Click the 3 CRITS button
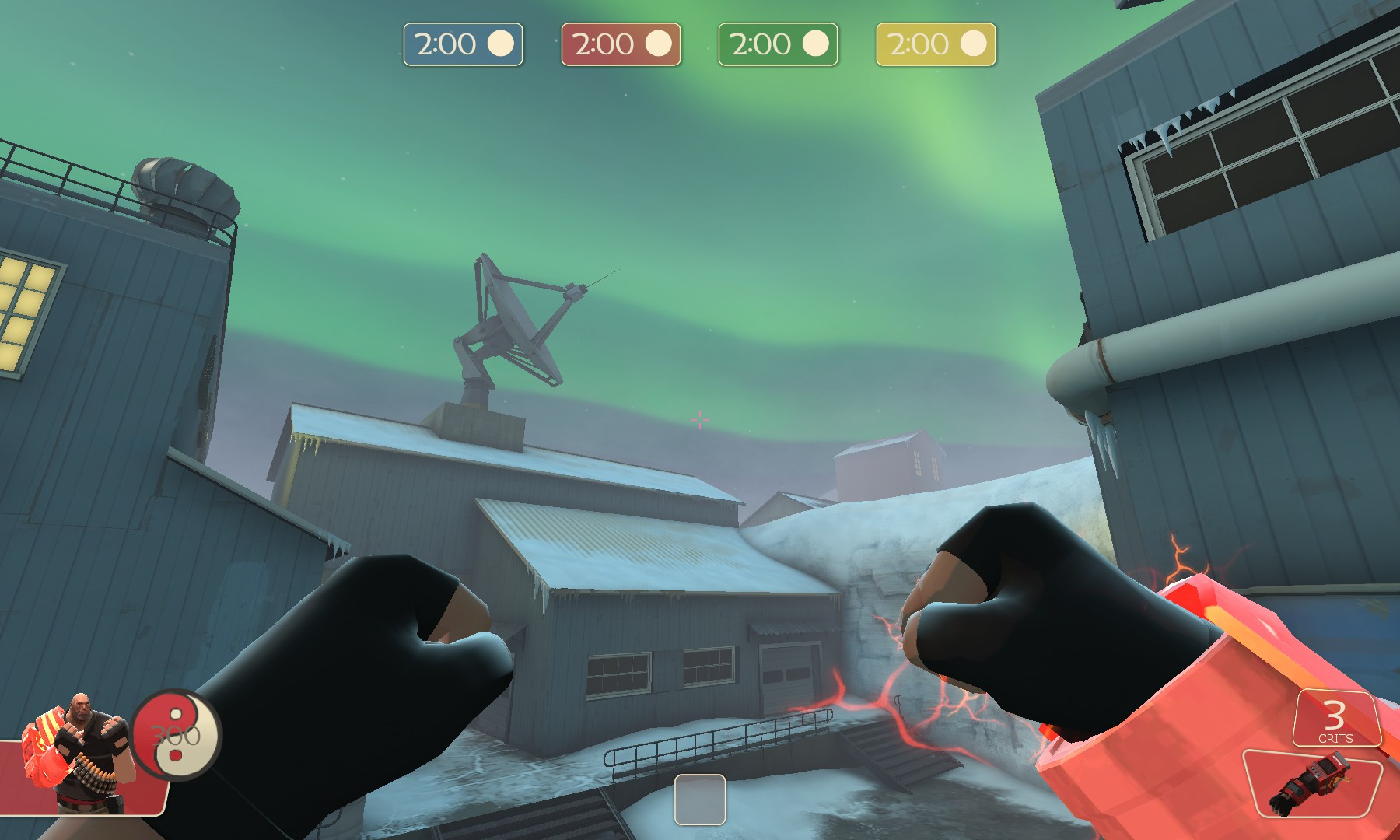 [1335, 719]
